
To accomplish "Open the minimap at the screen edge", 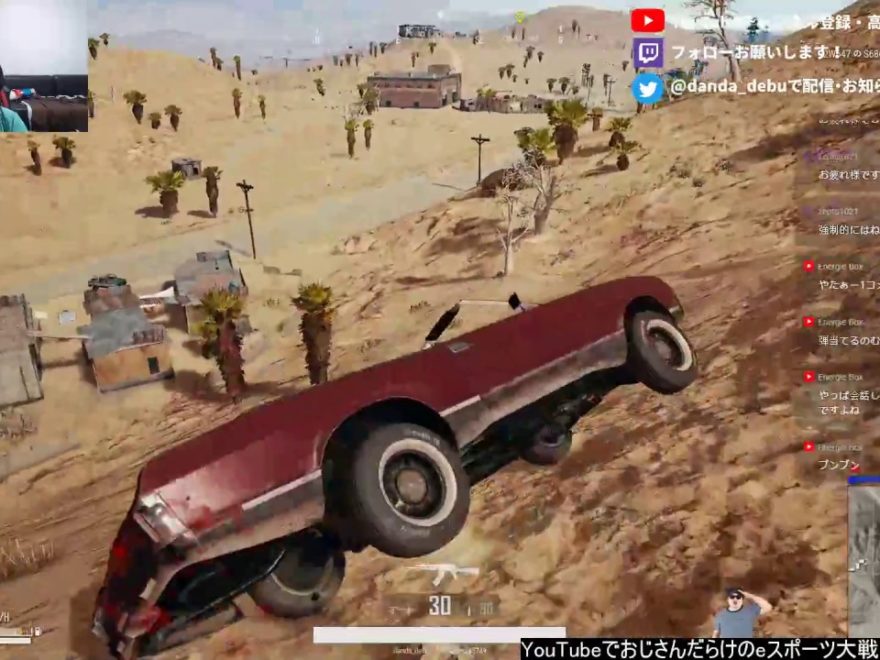I will (x=864, y=560).
